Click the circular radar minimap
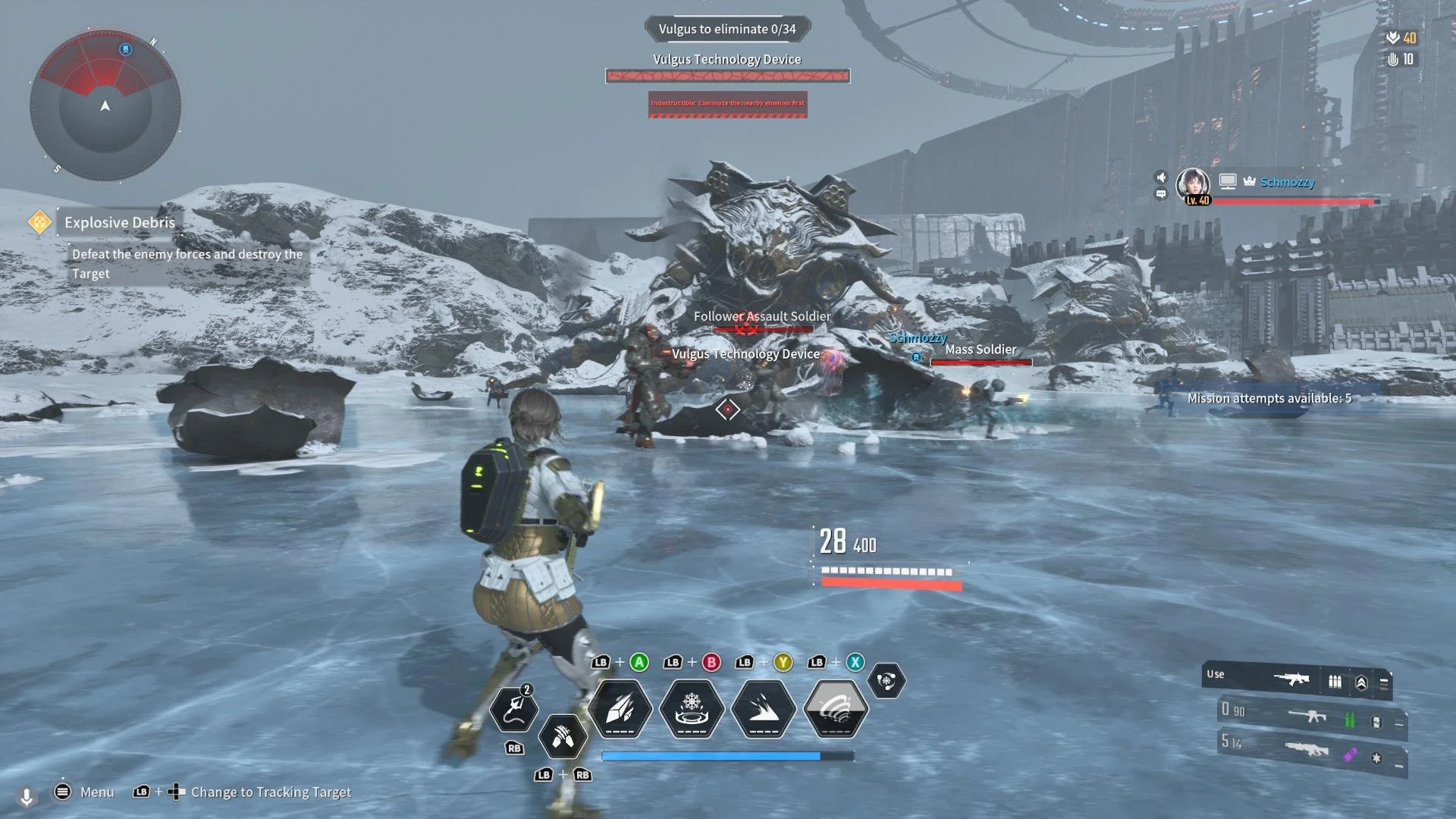The height and width of the screenshot is (819, 1456). tap(105, 105)
